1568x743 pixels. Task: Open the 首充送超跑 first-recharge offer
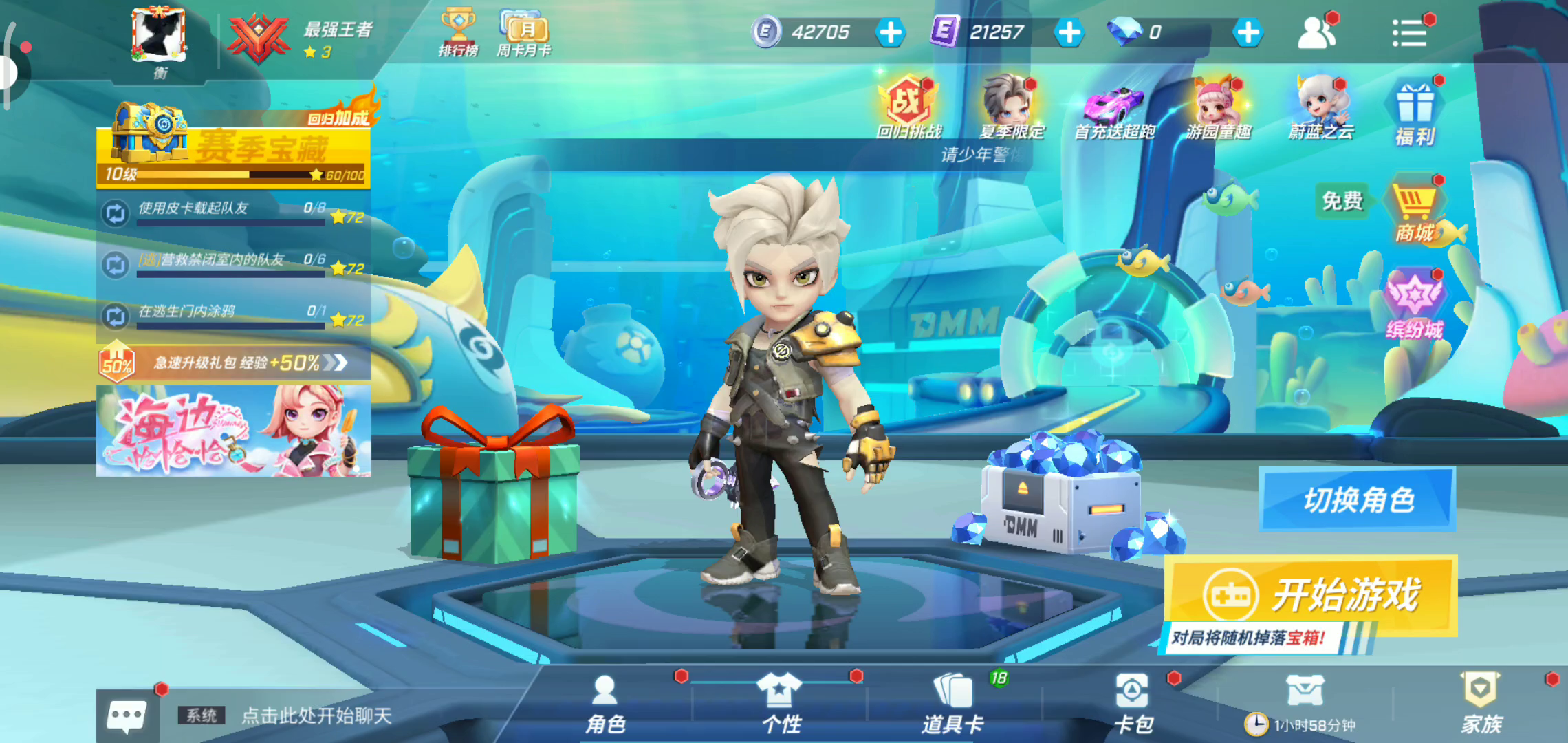[1114, 108]
